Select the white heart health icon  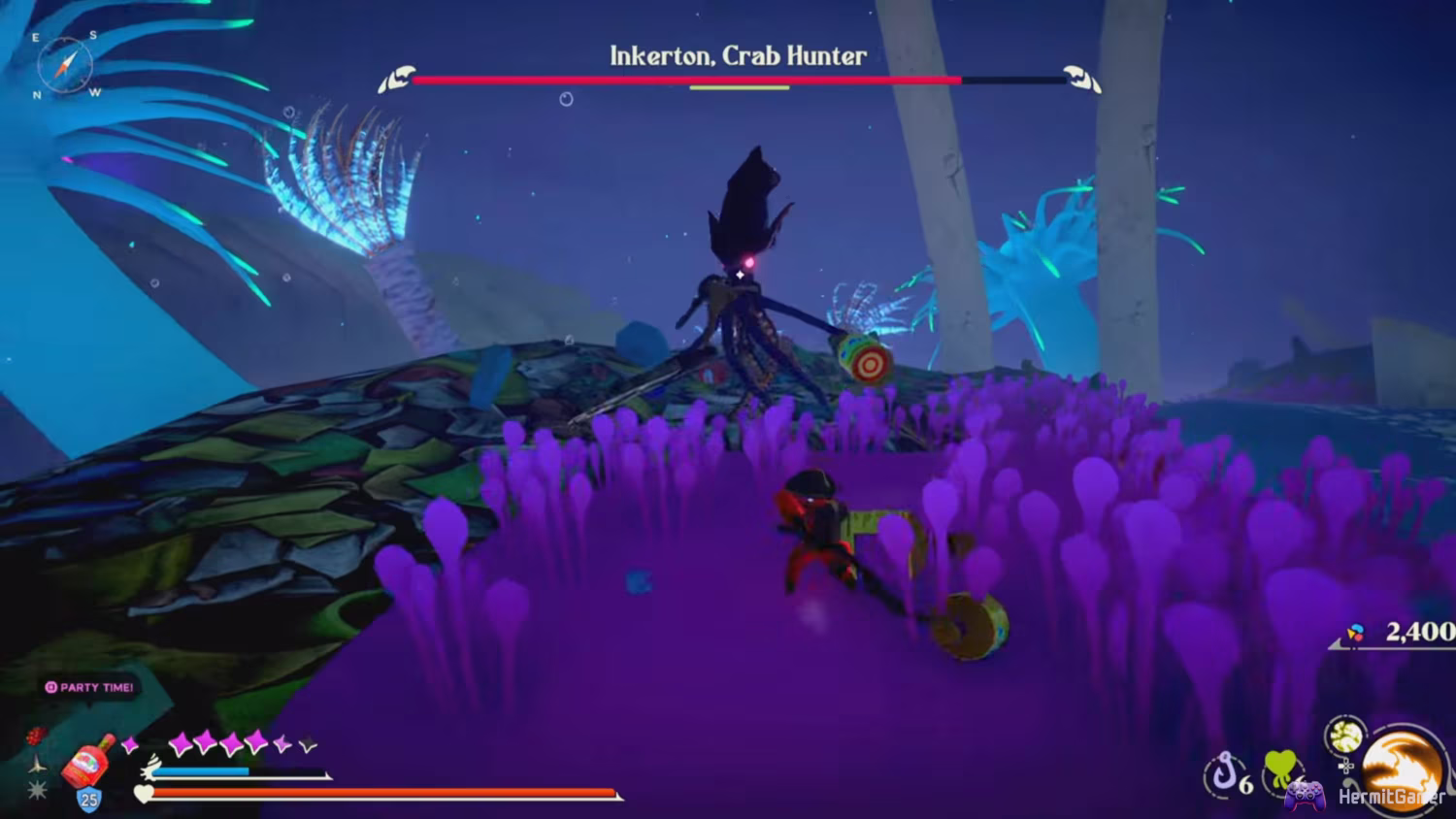coord(143,794)
